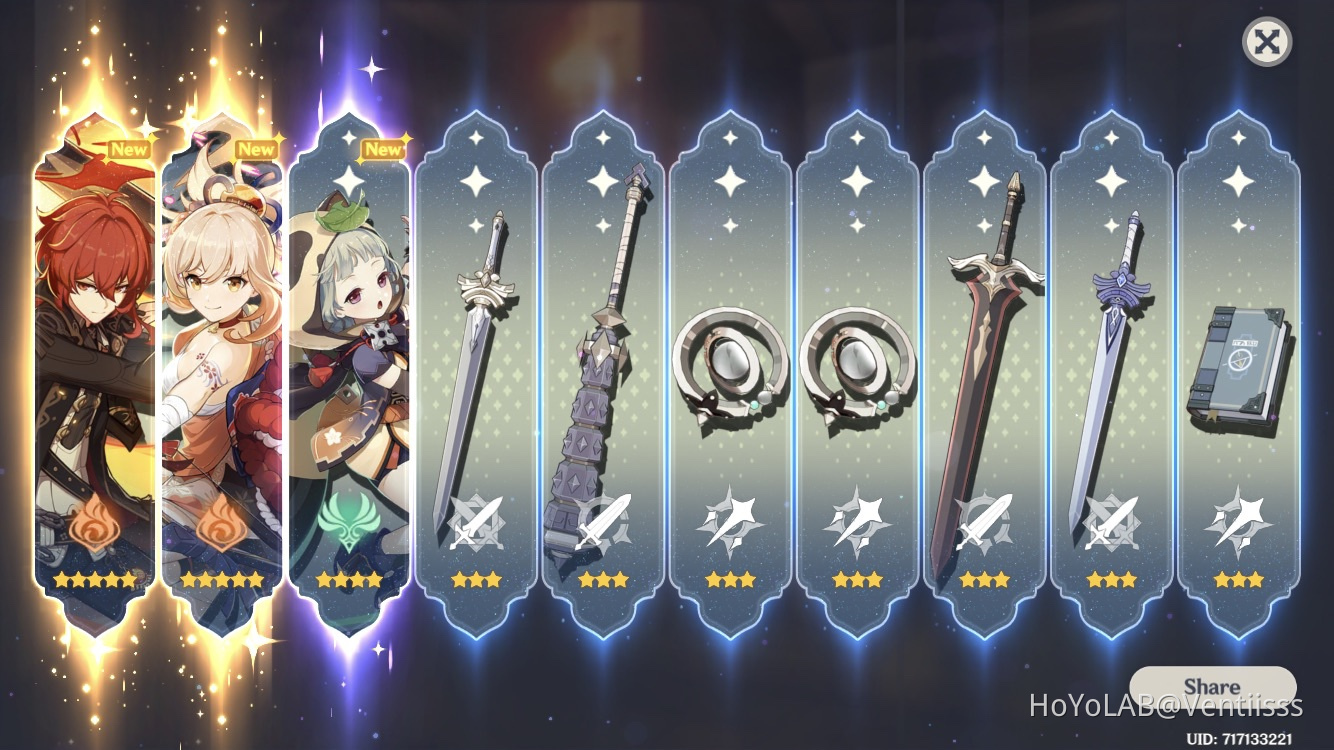Click the New badge on Sayu's card

tap(382, 148)
